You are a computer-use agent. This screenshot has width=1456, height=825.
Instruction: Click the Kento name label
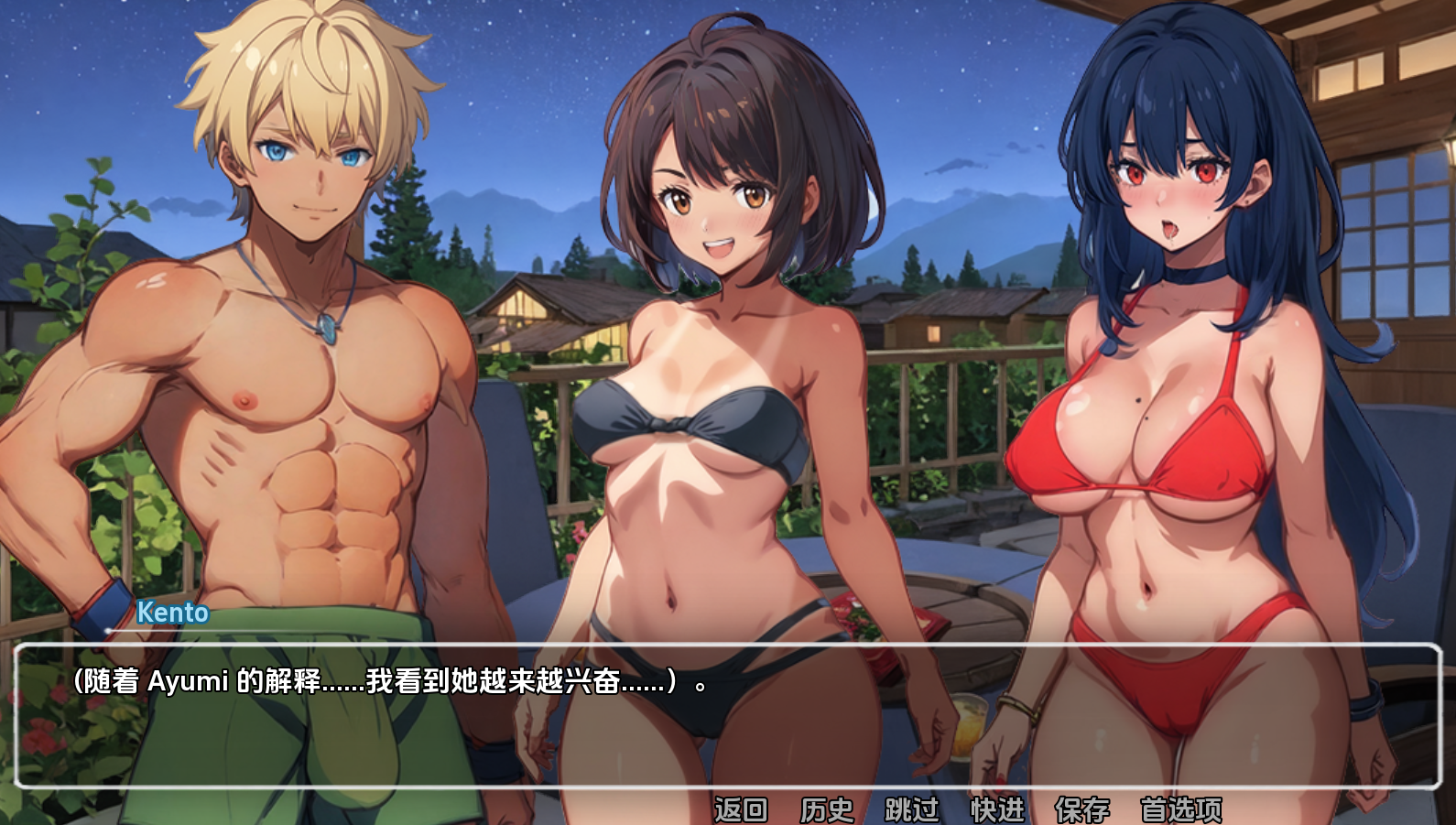[x=172, y=613]
